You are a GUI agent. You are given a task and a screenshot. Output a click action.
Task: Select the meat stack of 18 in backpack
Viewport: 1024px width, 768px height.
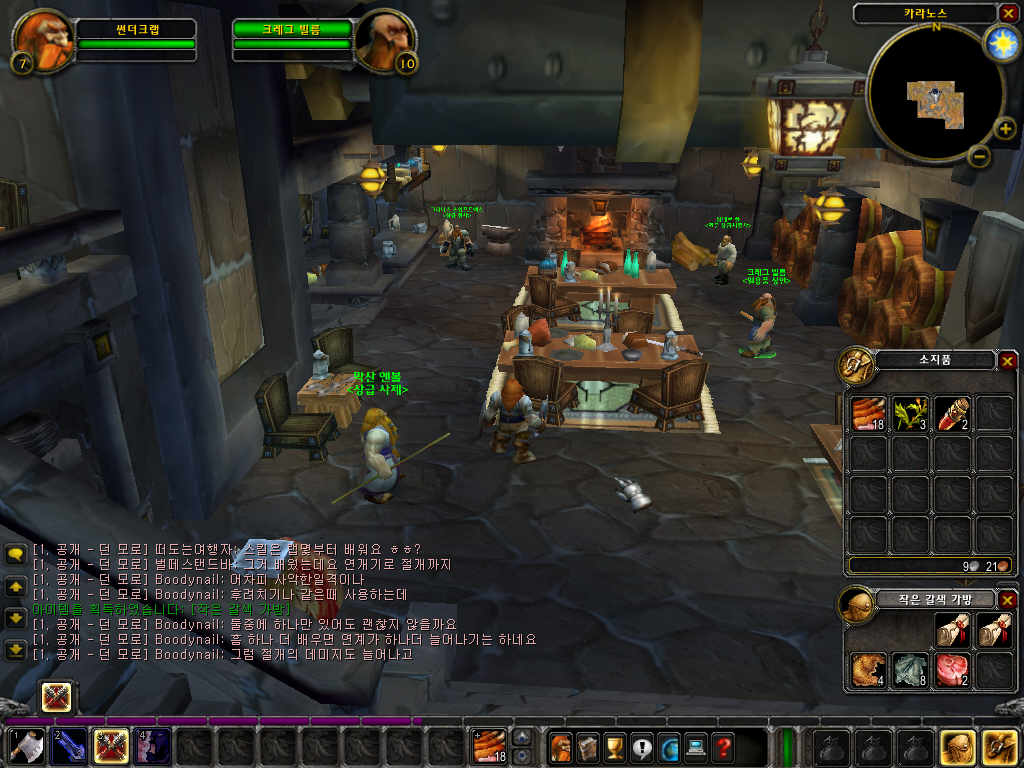click(869, 414)
